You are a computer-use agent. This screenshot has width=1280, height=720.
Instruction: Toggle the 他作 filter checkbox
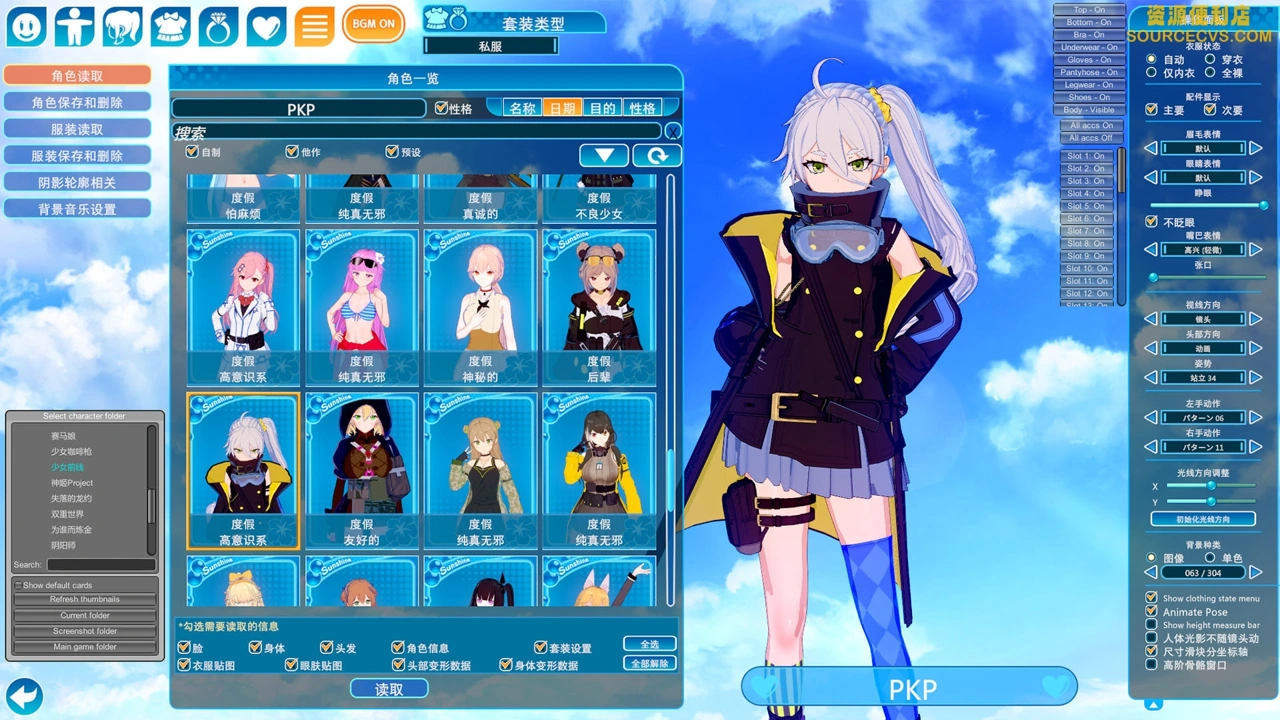coord(292,152)
